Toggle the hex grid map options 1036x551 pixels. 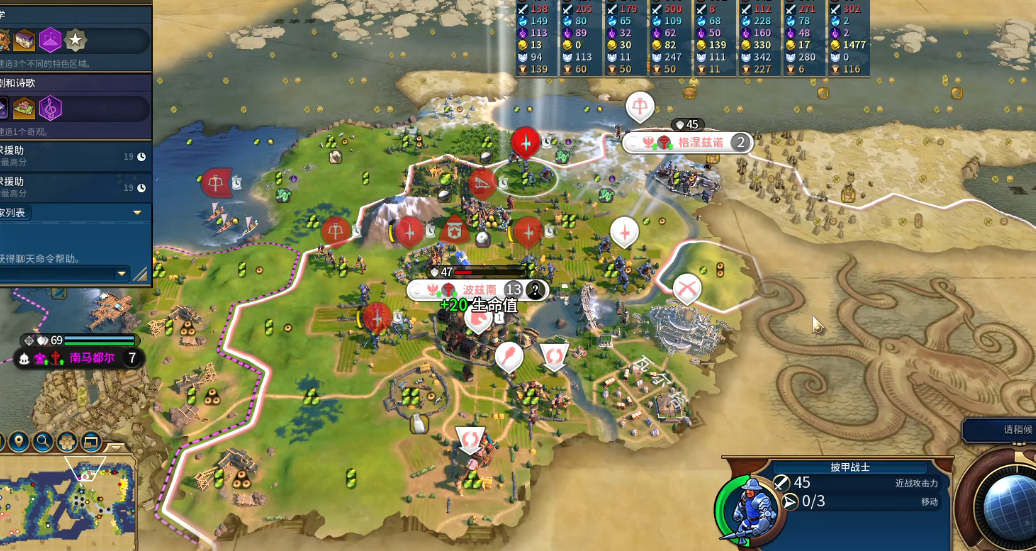click(x=67, y=441)
